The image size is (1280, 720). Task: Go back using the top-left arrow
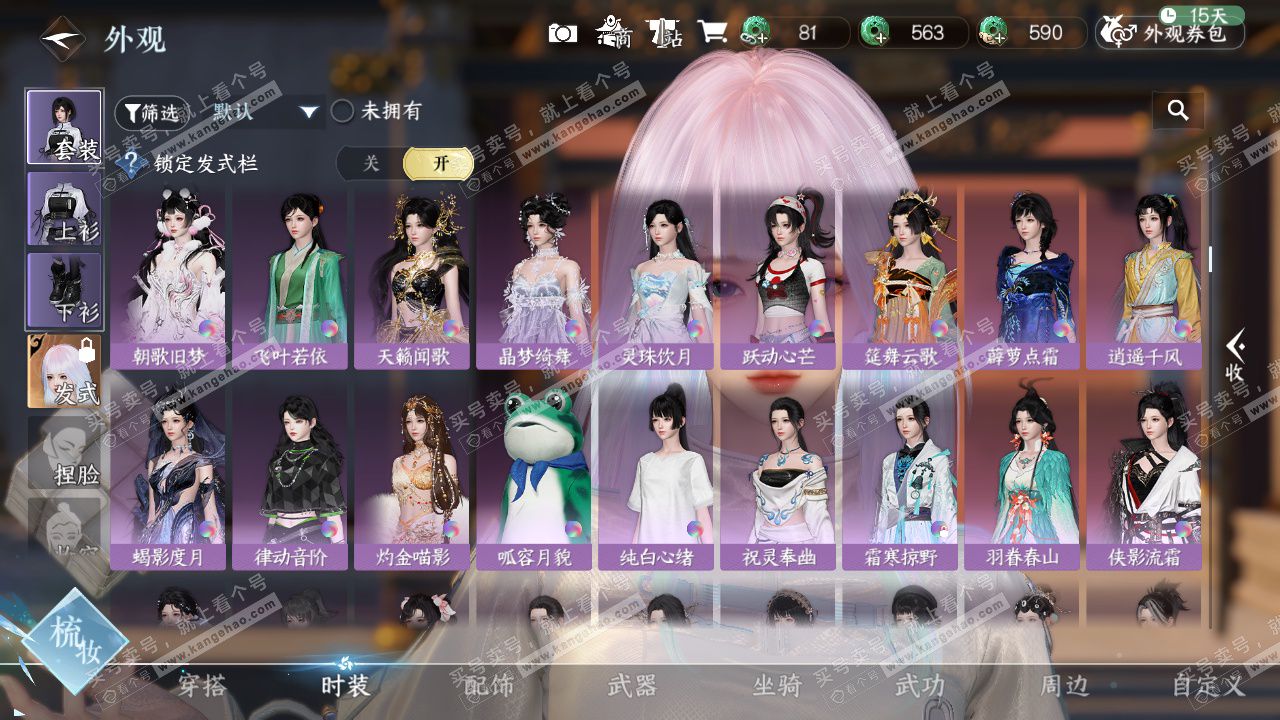pyautogui.click(x=61, y=39)
